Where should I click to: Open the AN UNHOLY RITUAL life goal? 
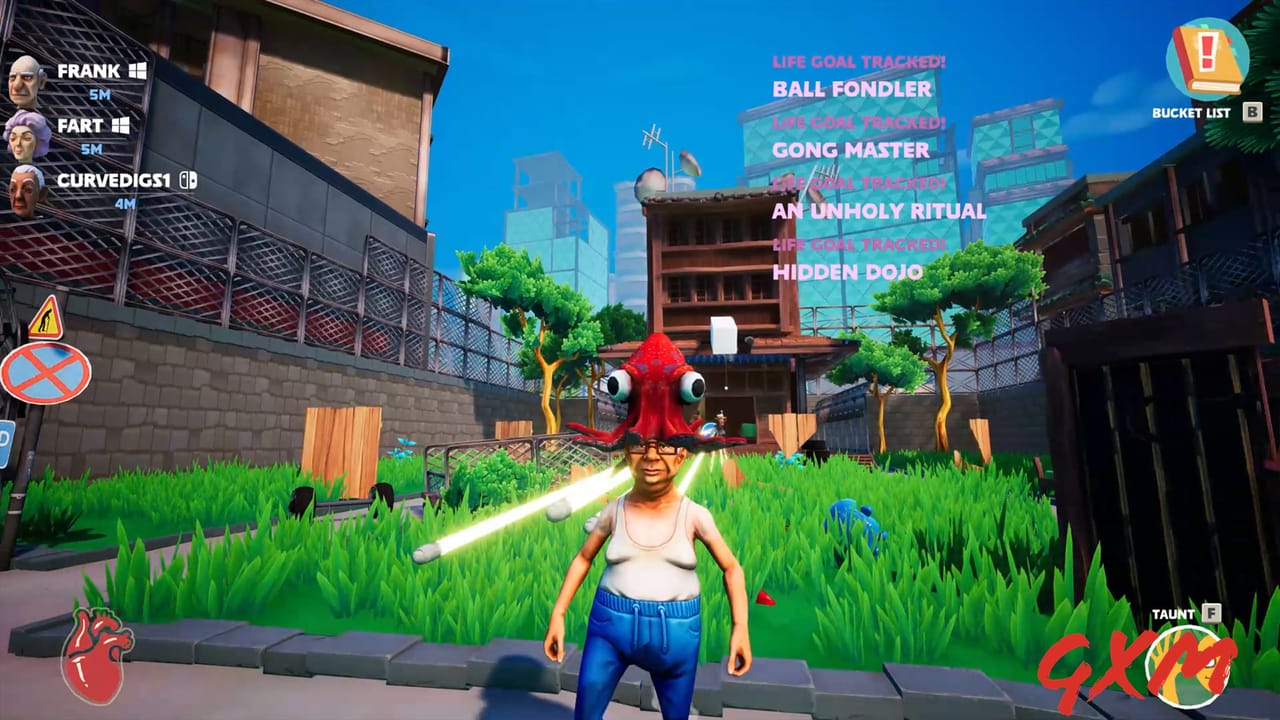[878, 211]
